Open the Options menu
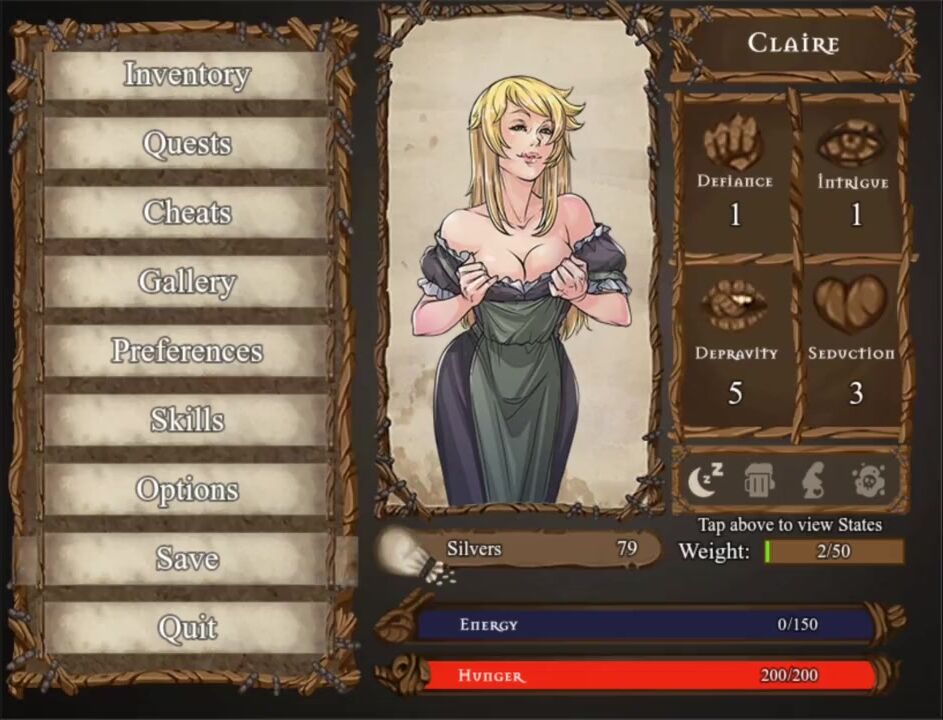 187,490
